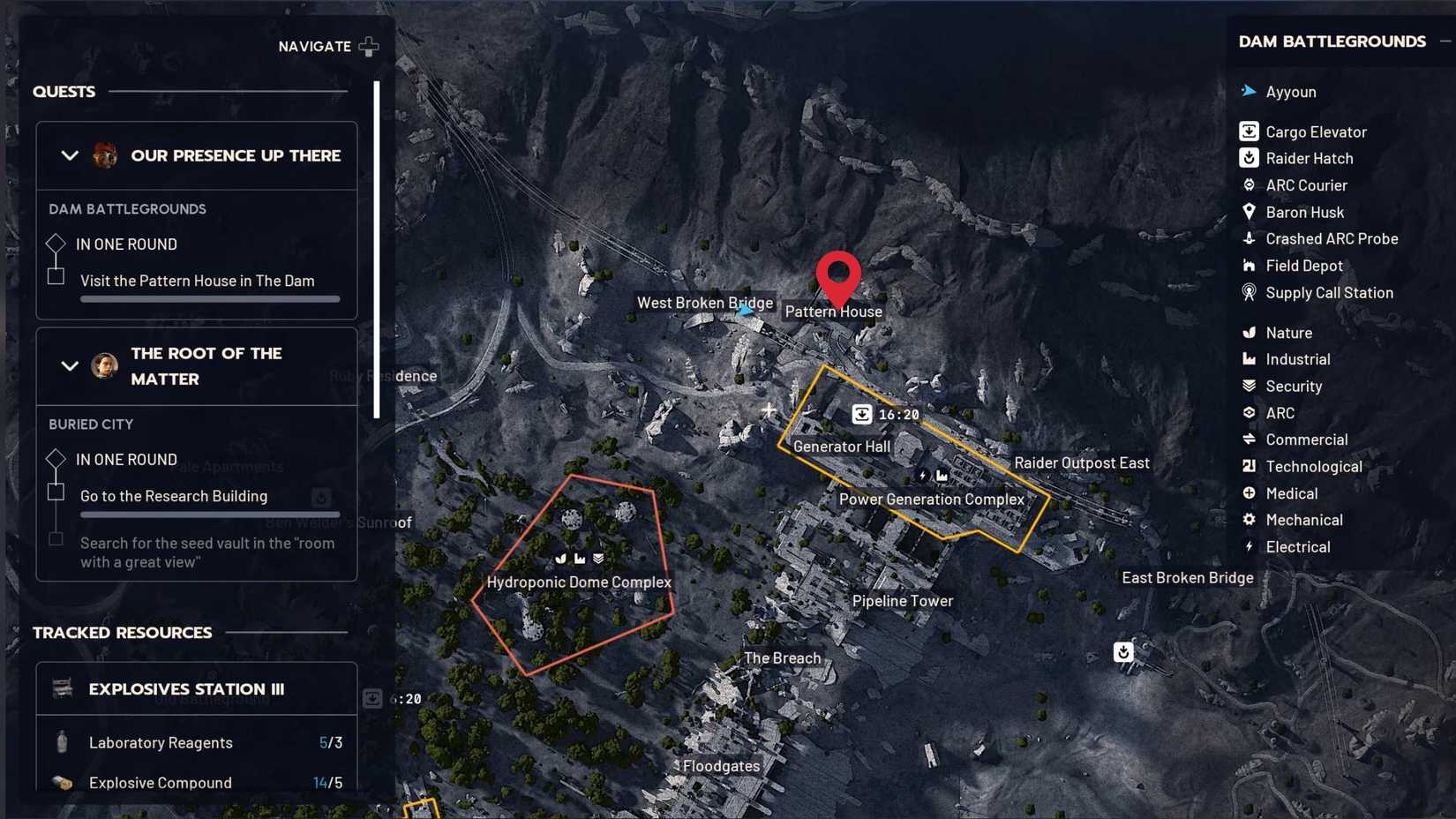Toggle the seed vault search objective checkbox
The height and width of the screenshot is (819, 1456).
click(x=55, y=538)
